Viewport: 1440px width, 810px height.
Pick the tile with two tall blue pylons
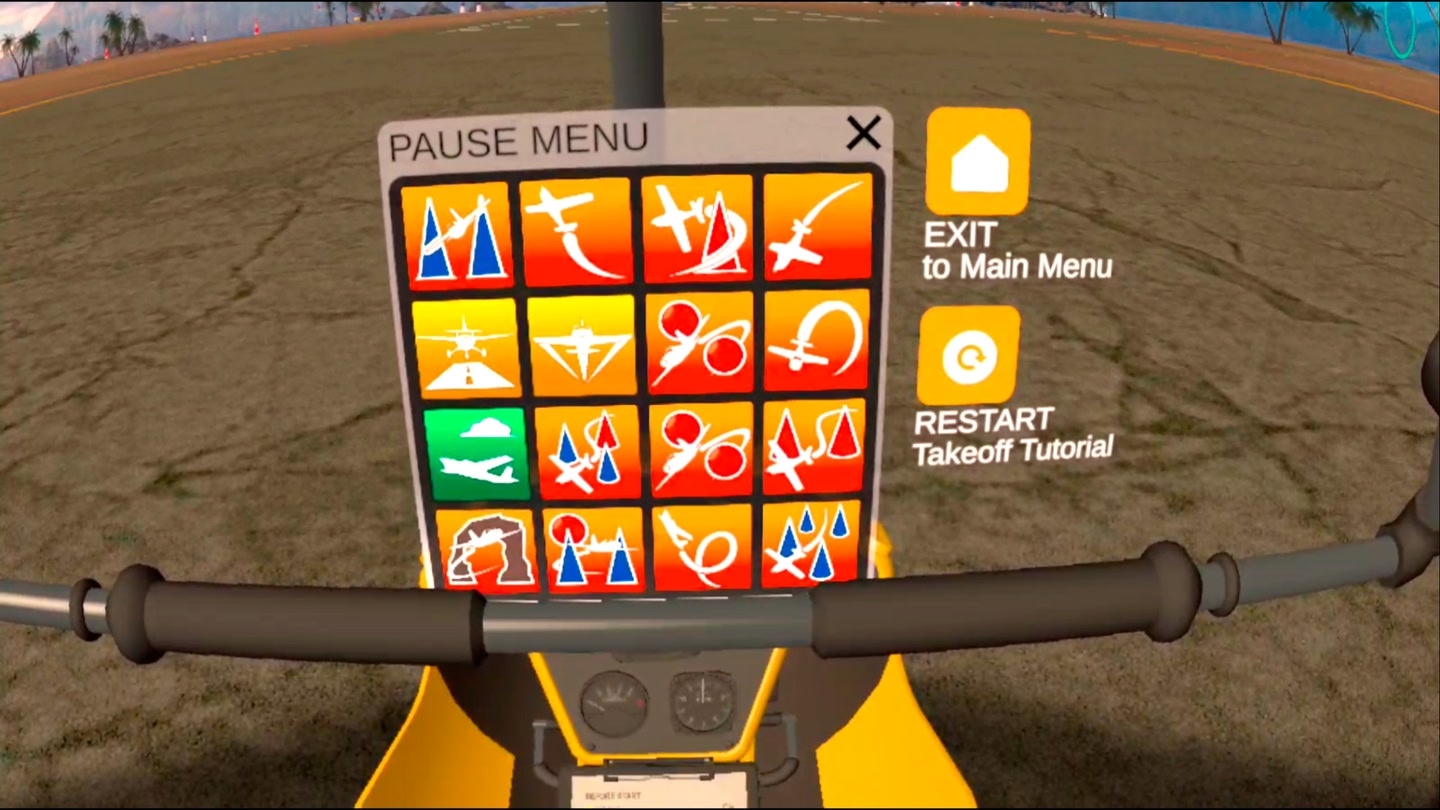[458, 234]
